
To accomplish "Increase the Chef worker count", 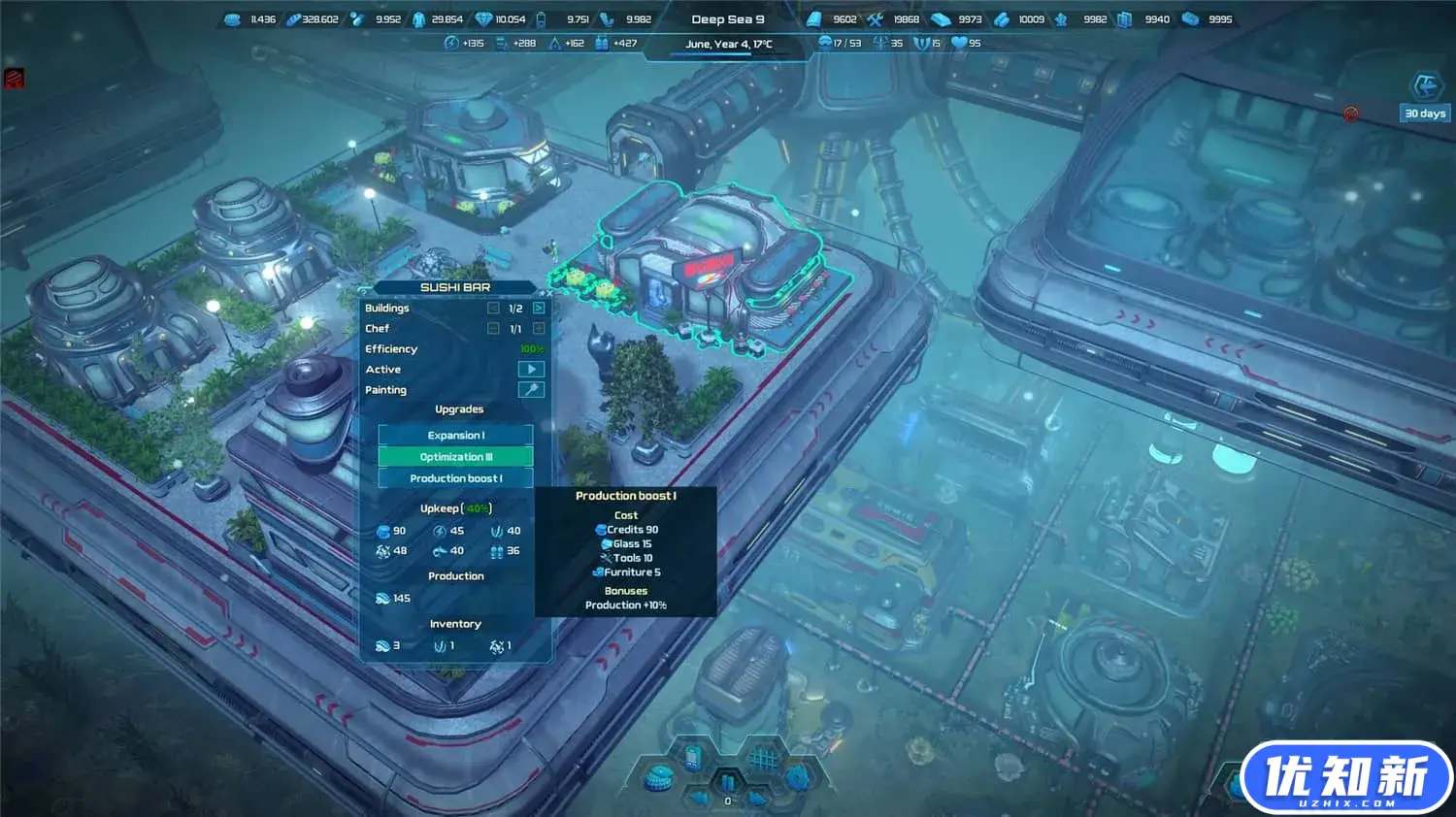I will coord(539,329).
